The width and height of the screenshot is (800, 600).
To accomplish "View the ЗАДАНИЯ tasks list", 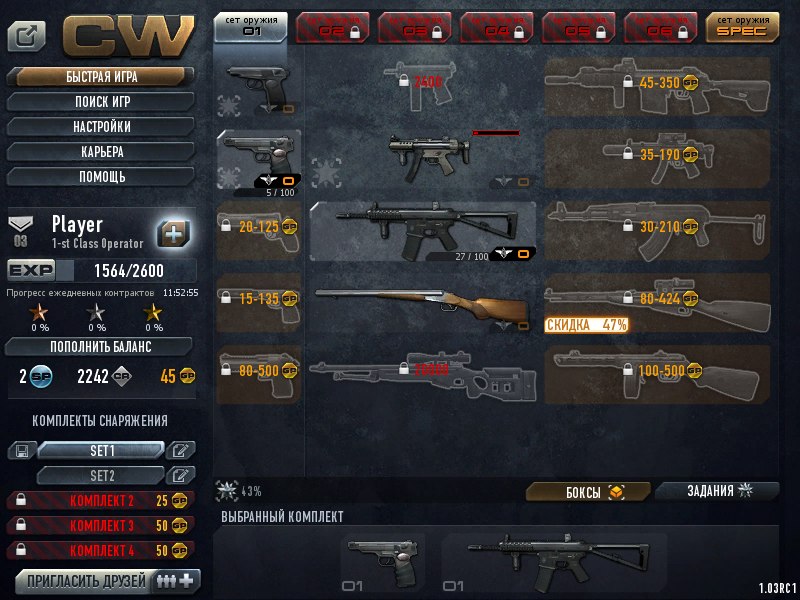I will 717,491.
